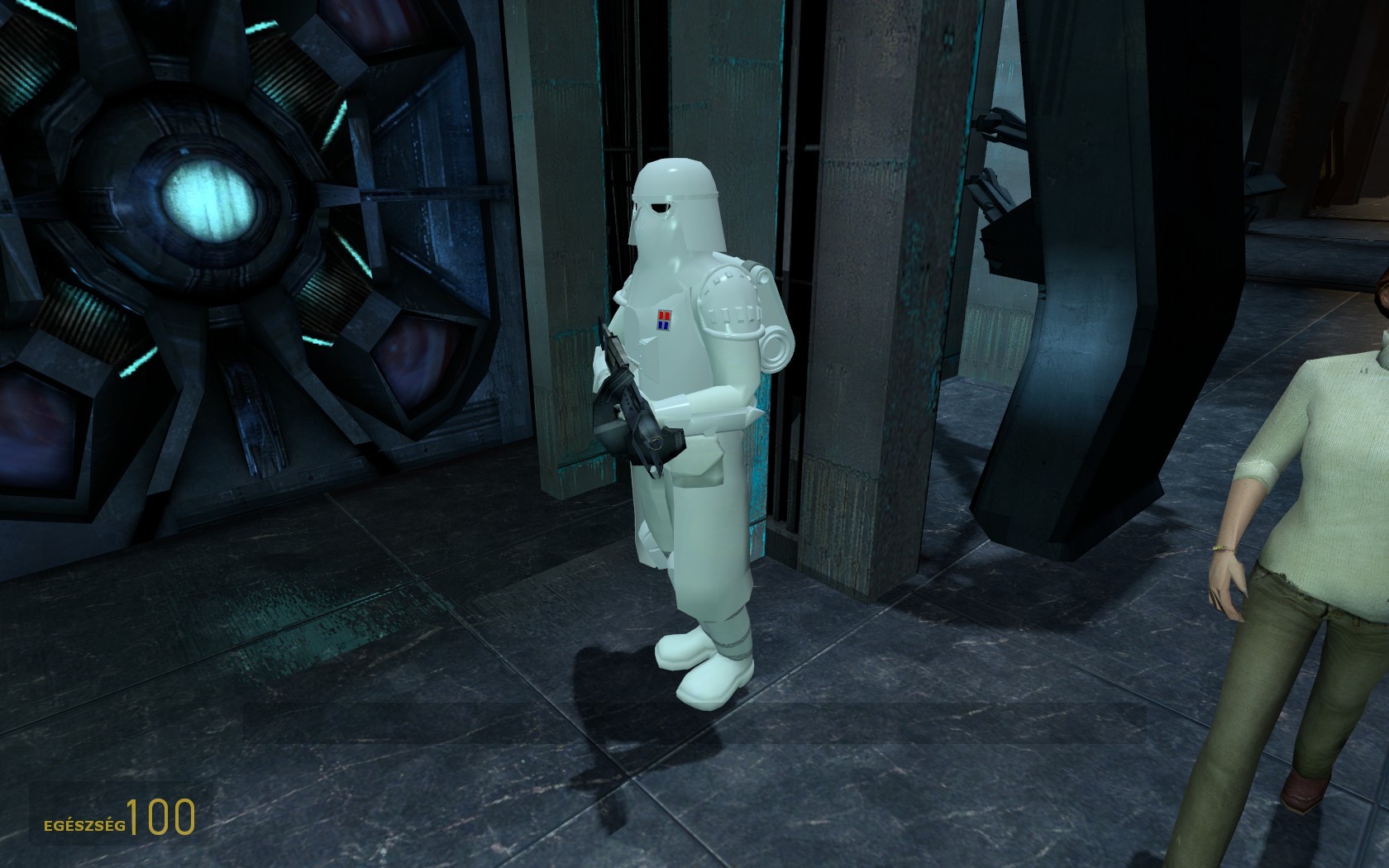Select the 100 health counter

click(x=161, y=818)
